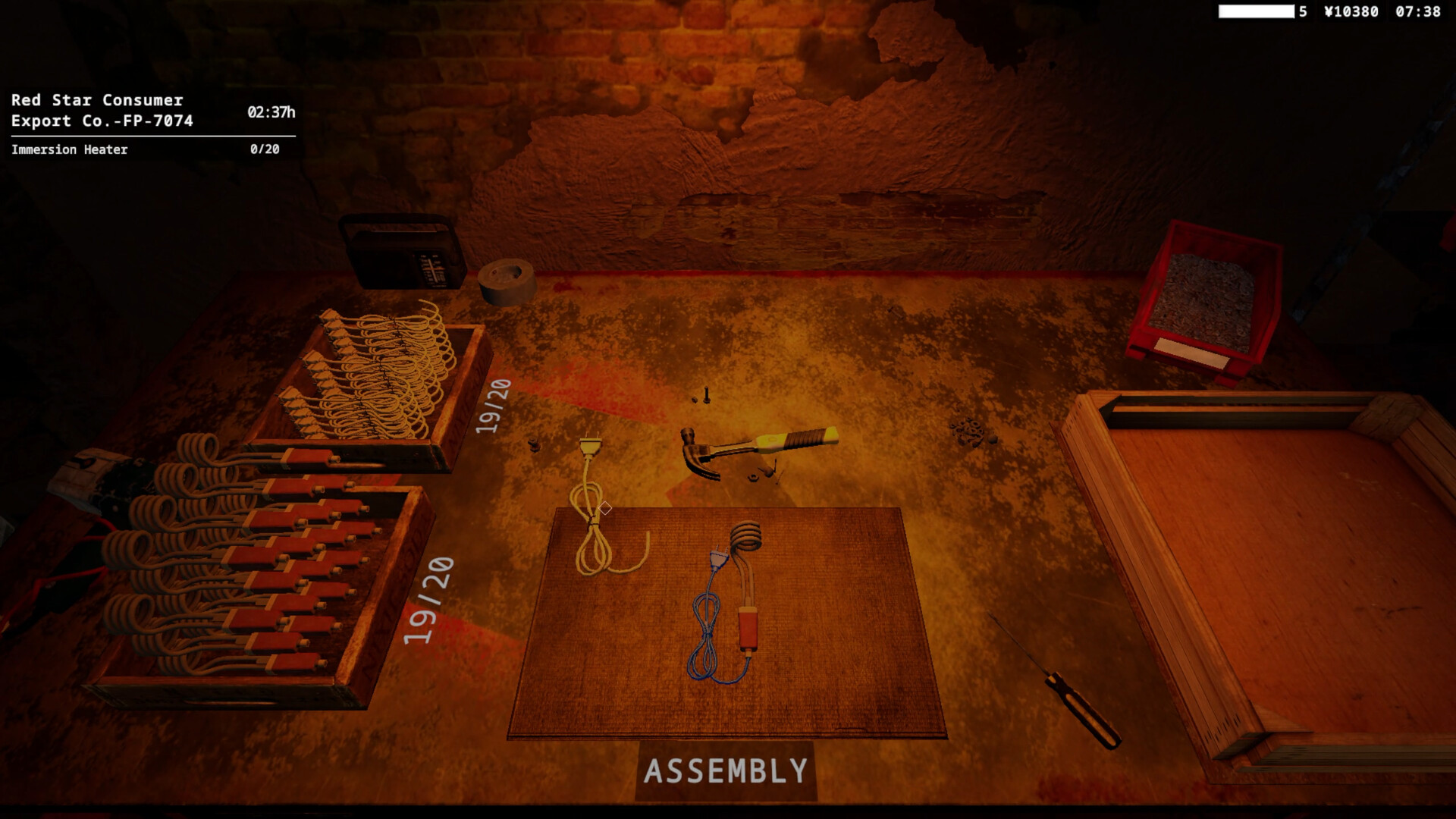Expand the Red Star Consumer Export Co. order card
1456x819 pixels.
(102, 110)
